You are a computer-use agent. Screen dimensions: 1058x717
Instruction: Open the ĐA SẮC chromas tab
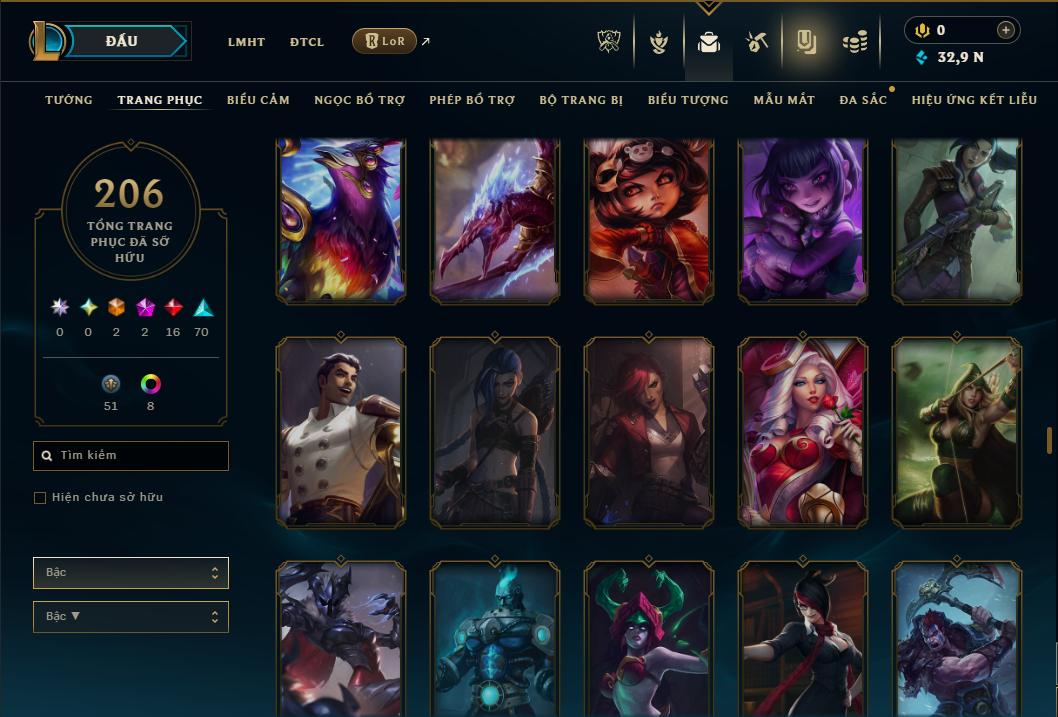[863, 100]
